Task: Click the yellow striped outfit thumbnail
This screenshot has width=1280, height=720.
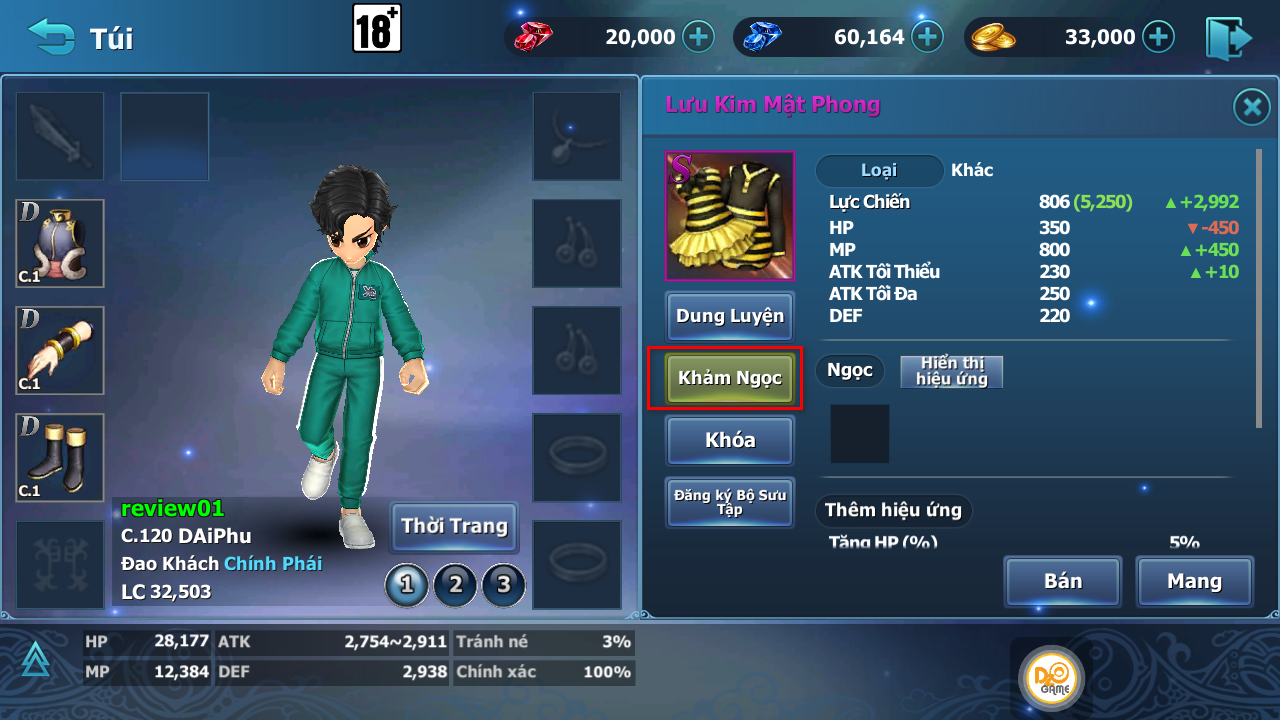Action: coord(730,215)
